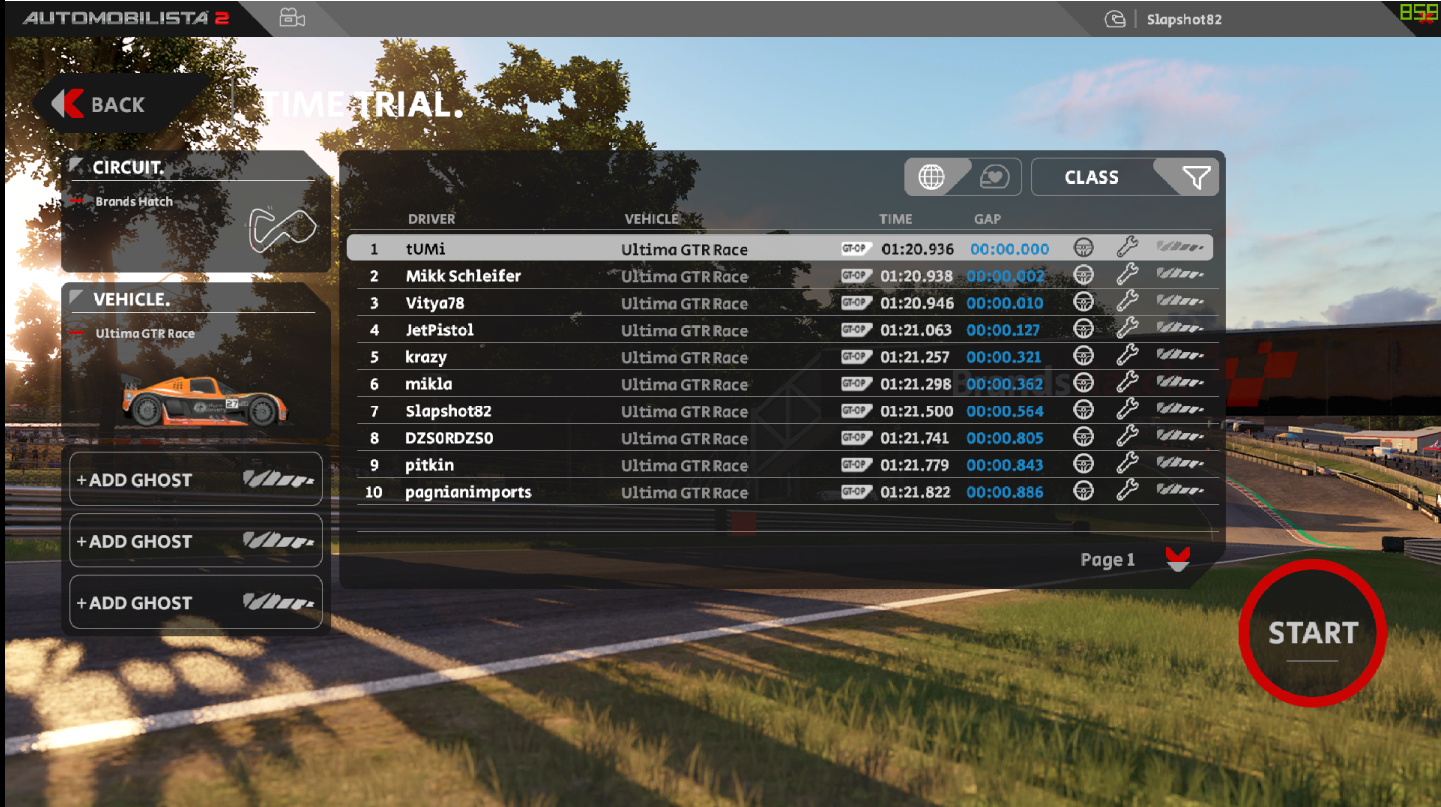
Task: Open the CLASS filter dropdown
Action: (x=1125, y=177)
